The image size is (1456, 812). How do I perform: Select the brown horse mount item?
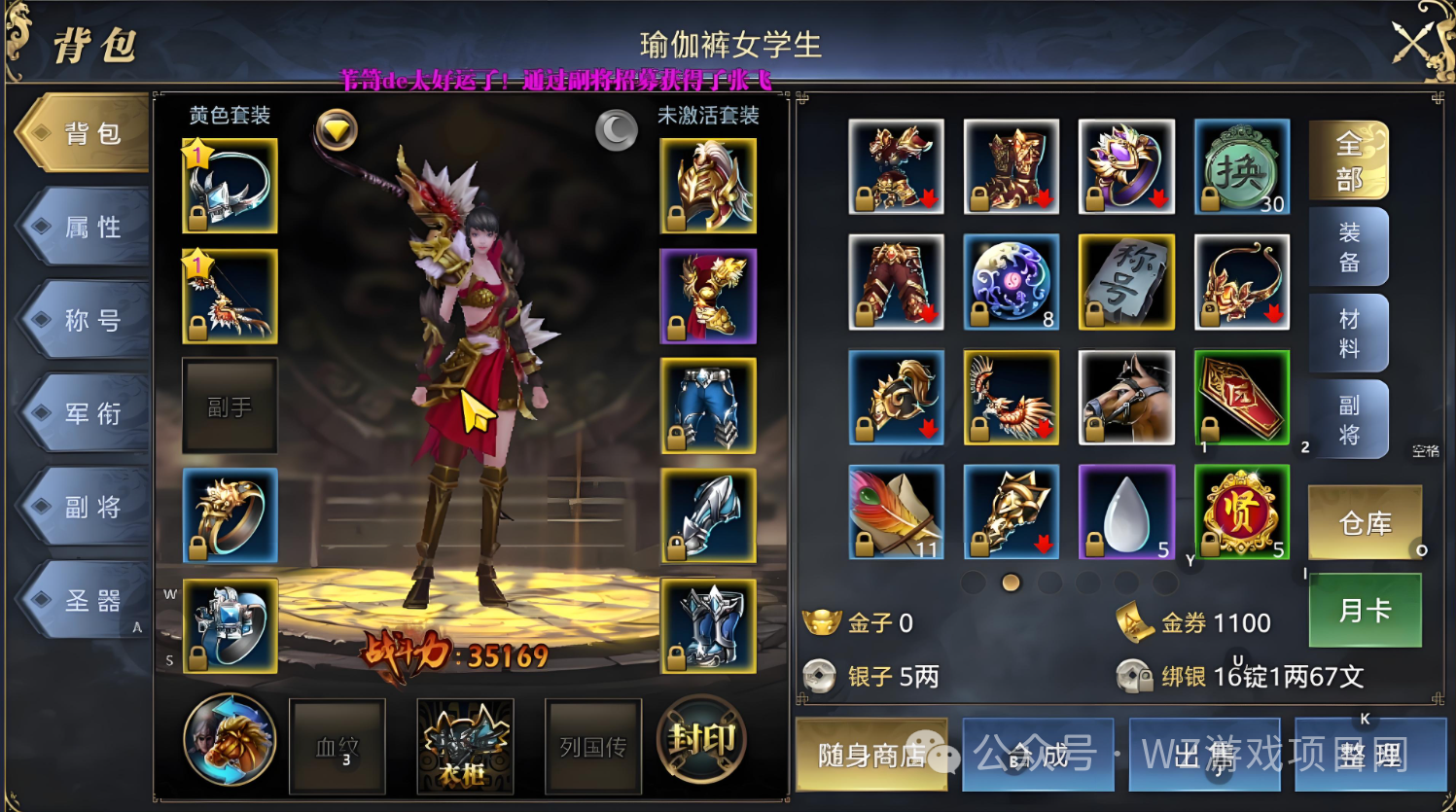[1126, 398]
